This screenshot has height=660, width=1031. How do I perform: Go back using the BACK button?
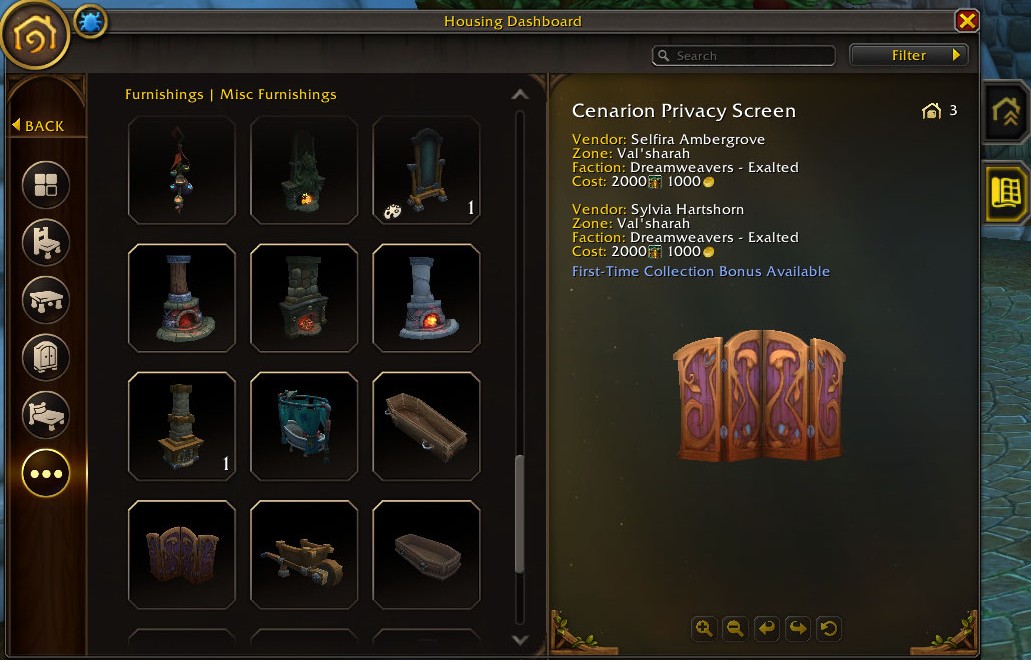[x=39, y=125]
